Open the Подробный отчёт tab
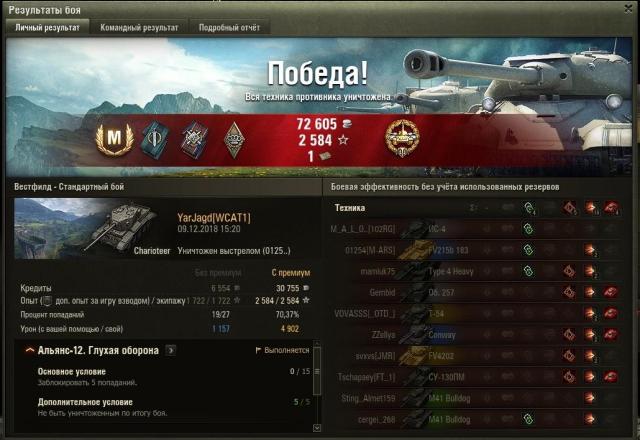Image resolution: width=640 pixels, height=440 pixels. 230,27
